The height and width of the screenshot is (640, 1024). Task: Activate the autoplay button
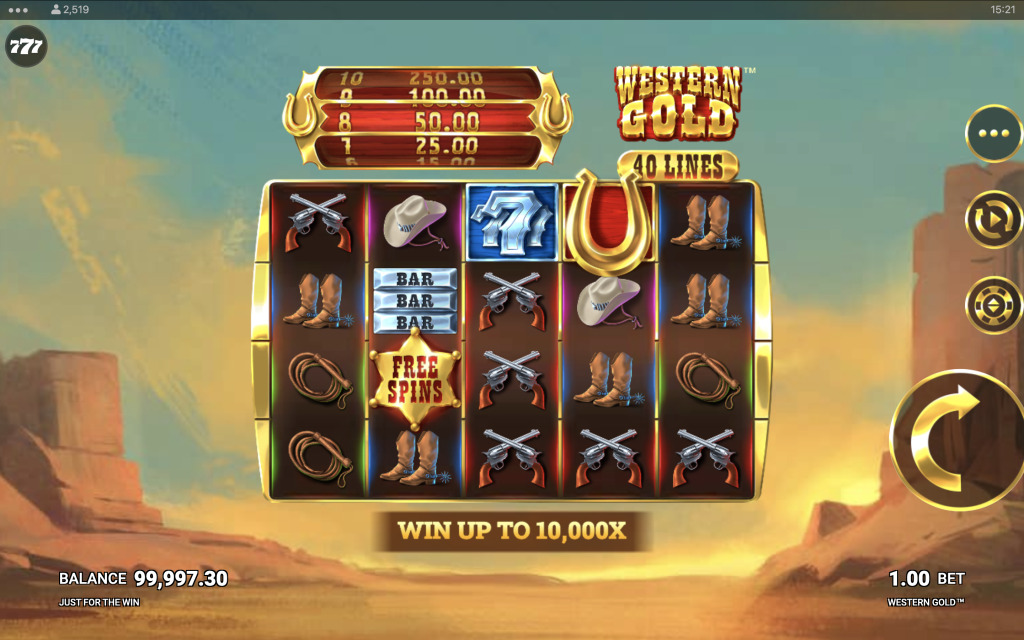(993, 219)
